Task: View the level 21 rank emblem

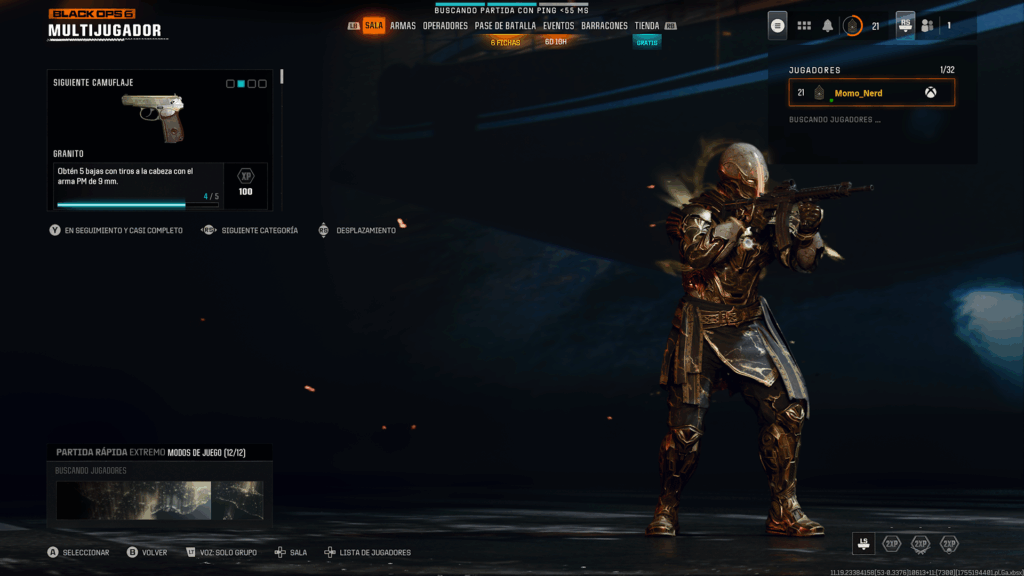Action: coord(853,26)
